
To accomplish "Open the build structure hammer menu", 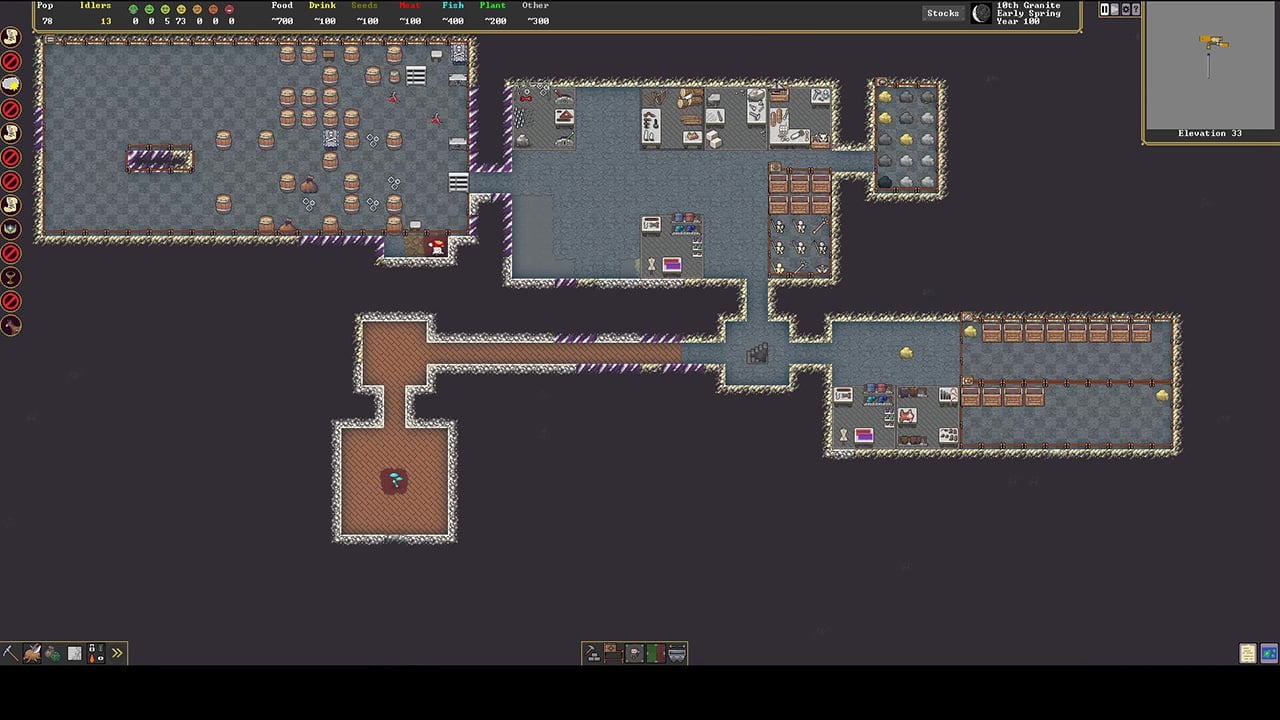I will pos(592,653).
